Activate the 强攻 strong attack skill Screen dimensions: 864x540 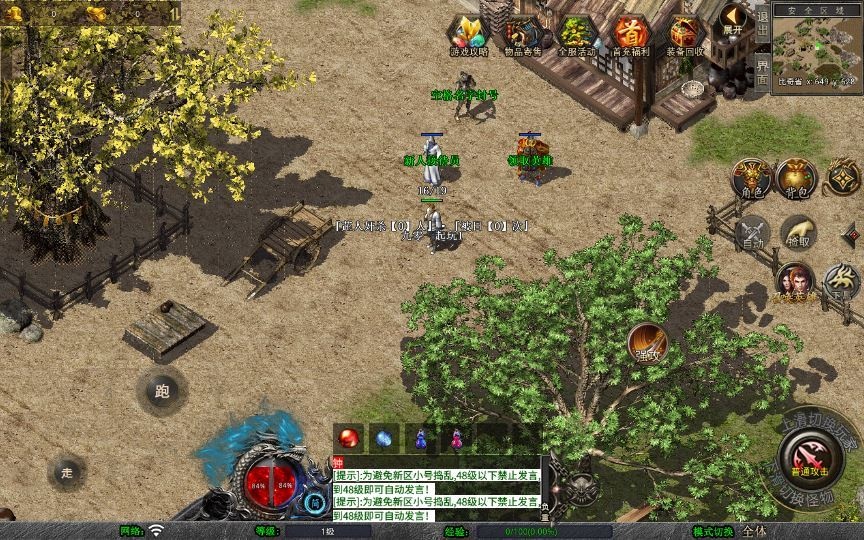pos(648,343)
